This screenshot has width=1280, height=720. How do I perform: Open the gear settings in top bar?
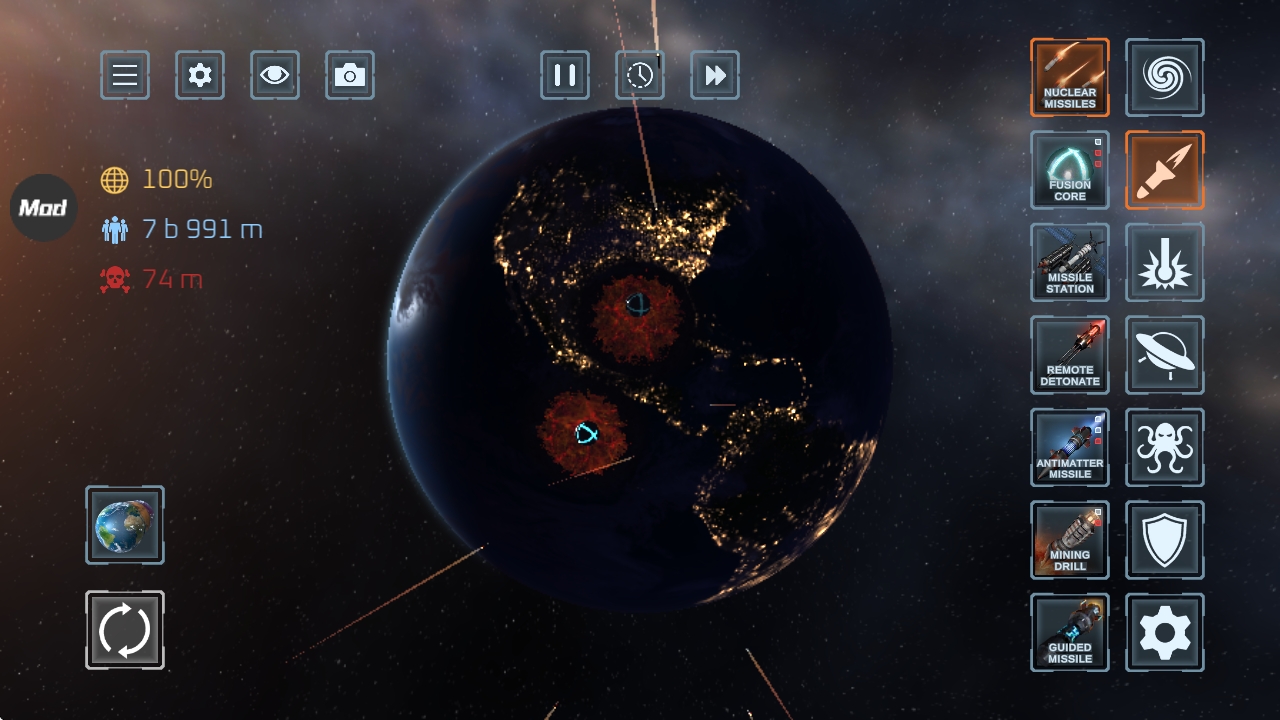(200, 75)
